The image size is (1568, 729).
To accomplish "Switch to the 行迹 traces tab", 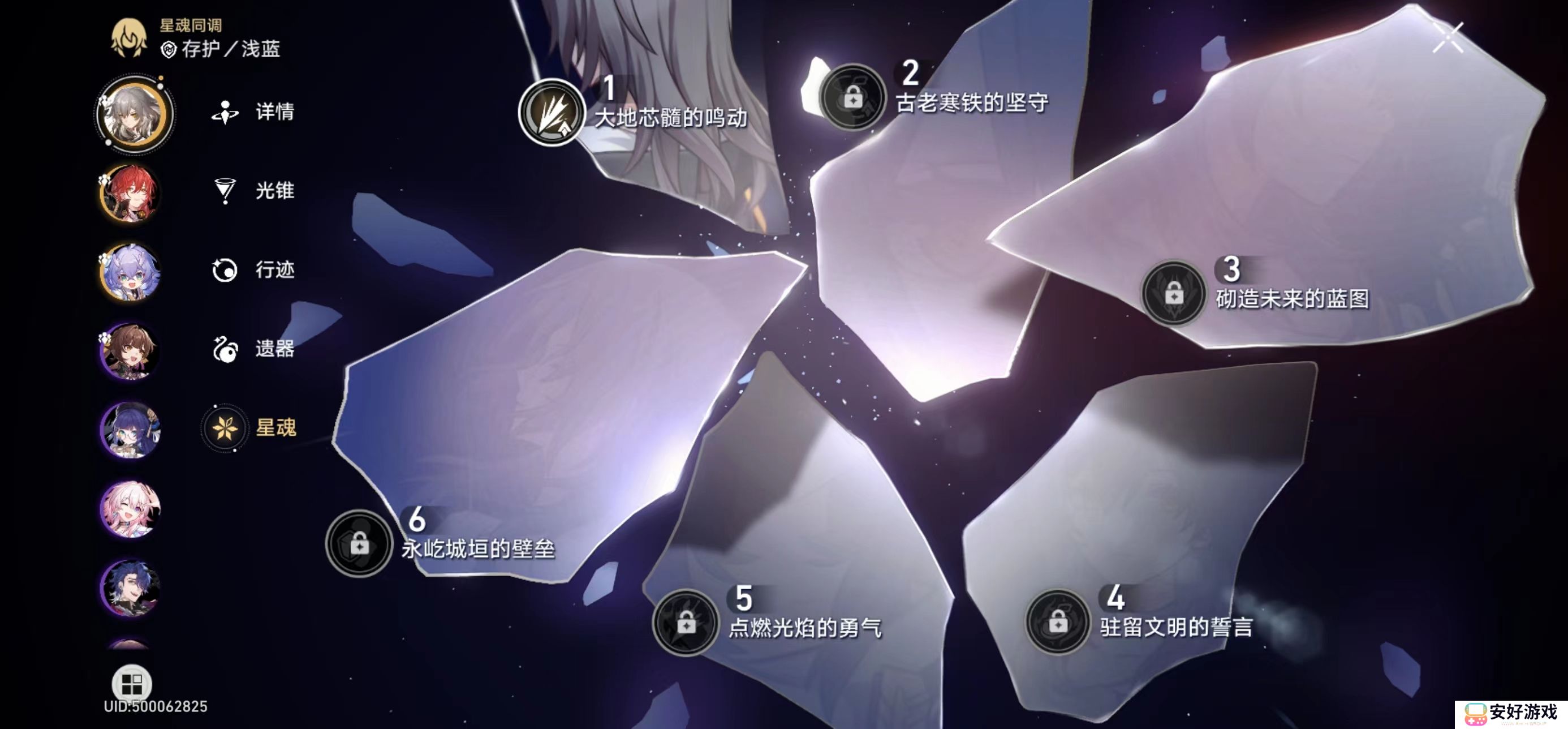I will click(225, 271).
